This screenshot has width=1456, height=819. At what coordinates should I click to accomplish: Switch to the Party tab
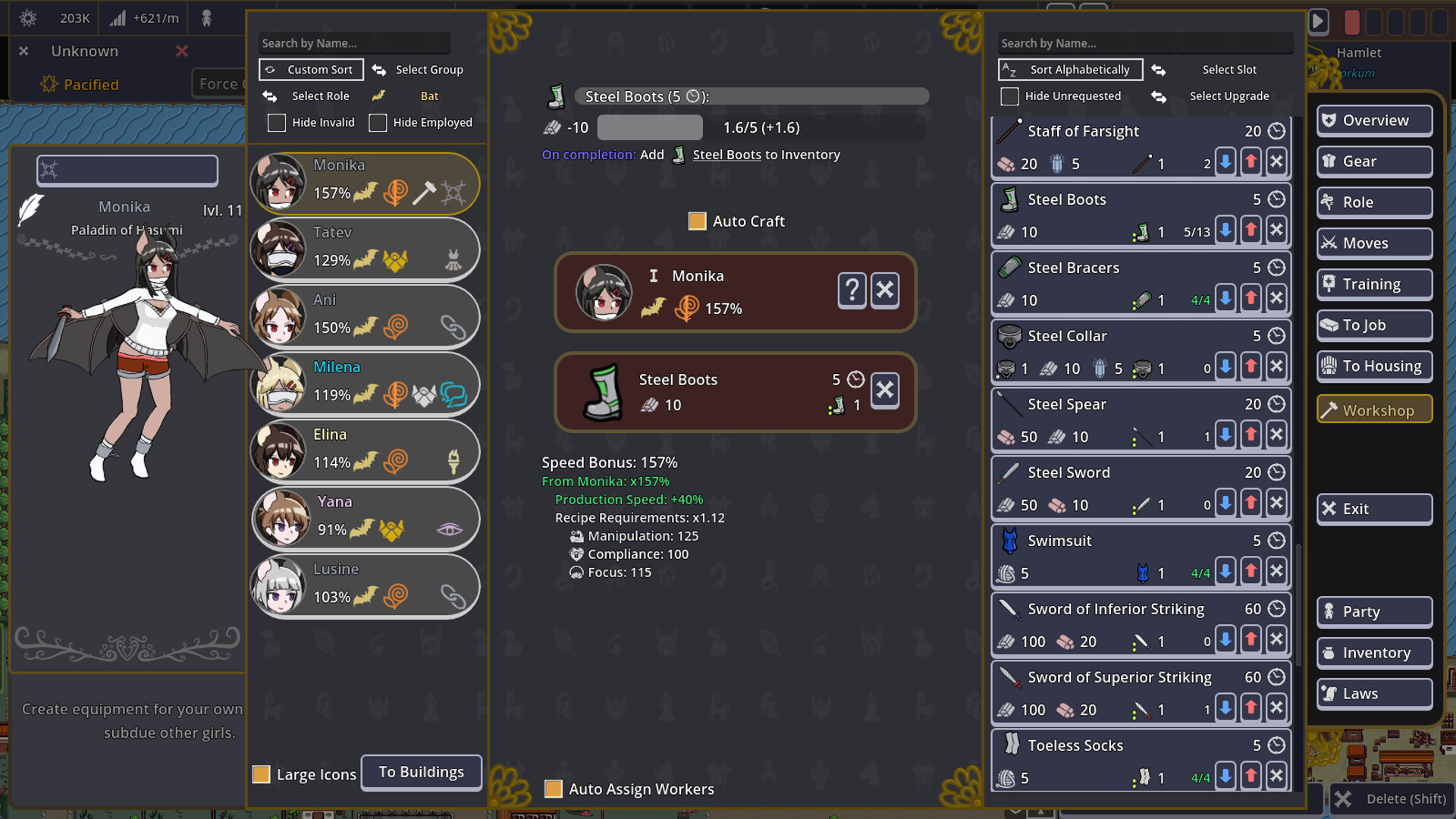(1373, 611)
